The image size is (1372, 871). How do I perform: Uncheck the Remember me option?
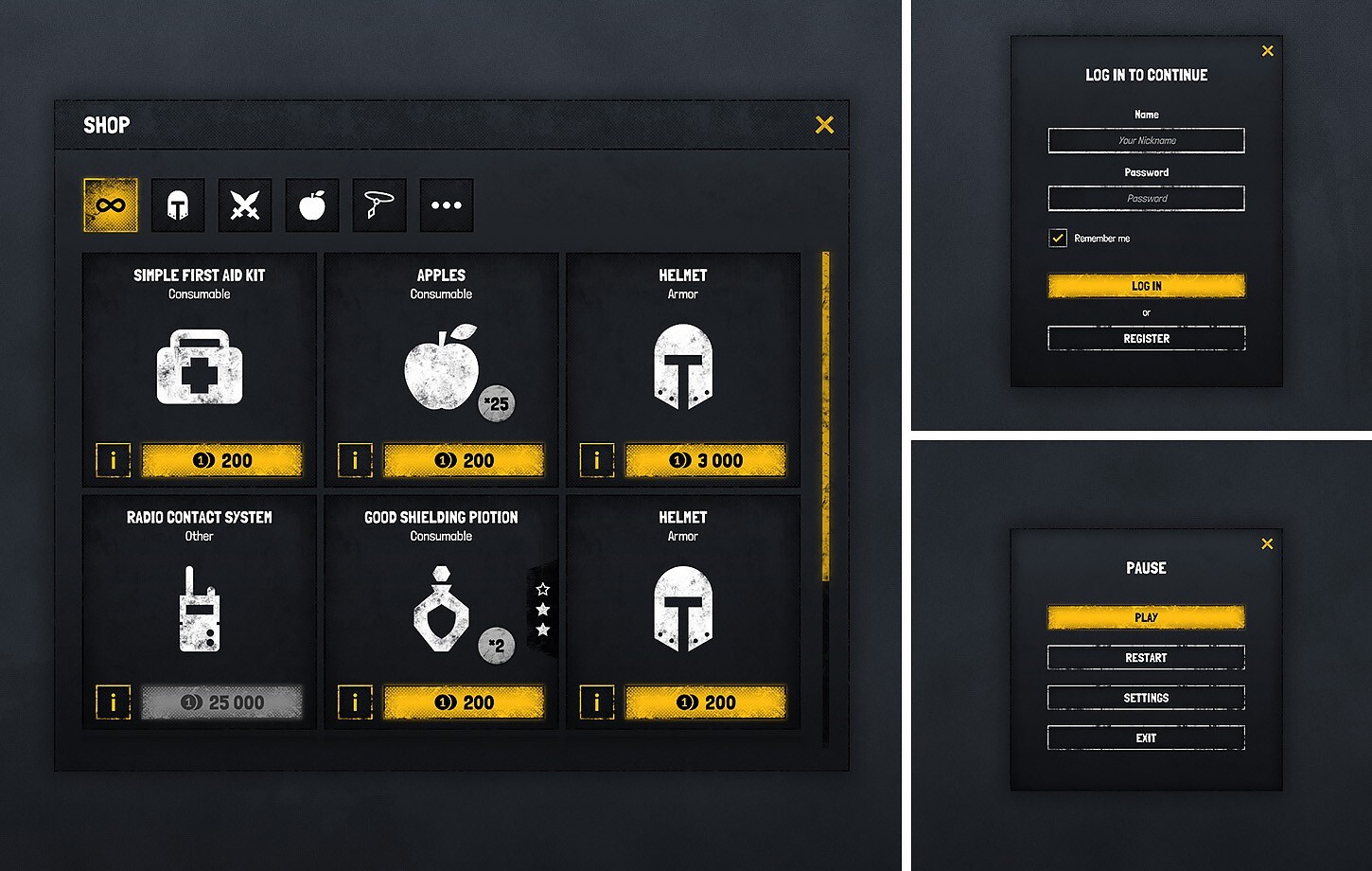click(1057, 238)
